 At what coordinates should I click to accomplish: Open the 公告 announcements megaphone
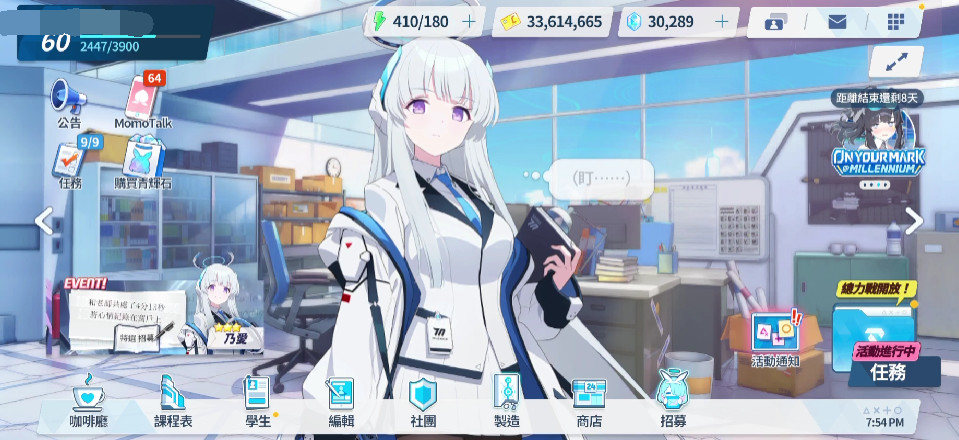coord(68,101)
